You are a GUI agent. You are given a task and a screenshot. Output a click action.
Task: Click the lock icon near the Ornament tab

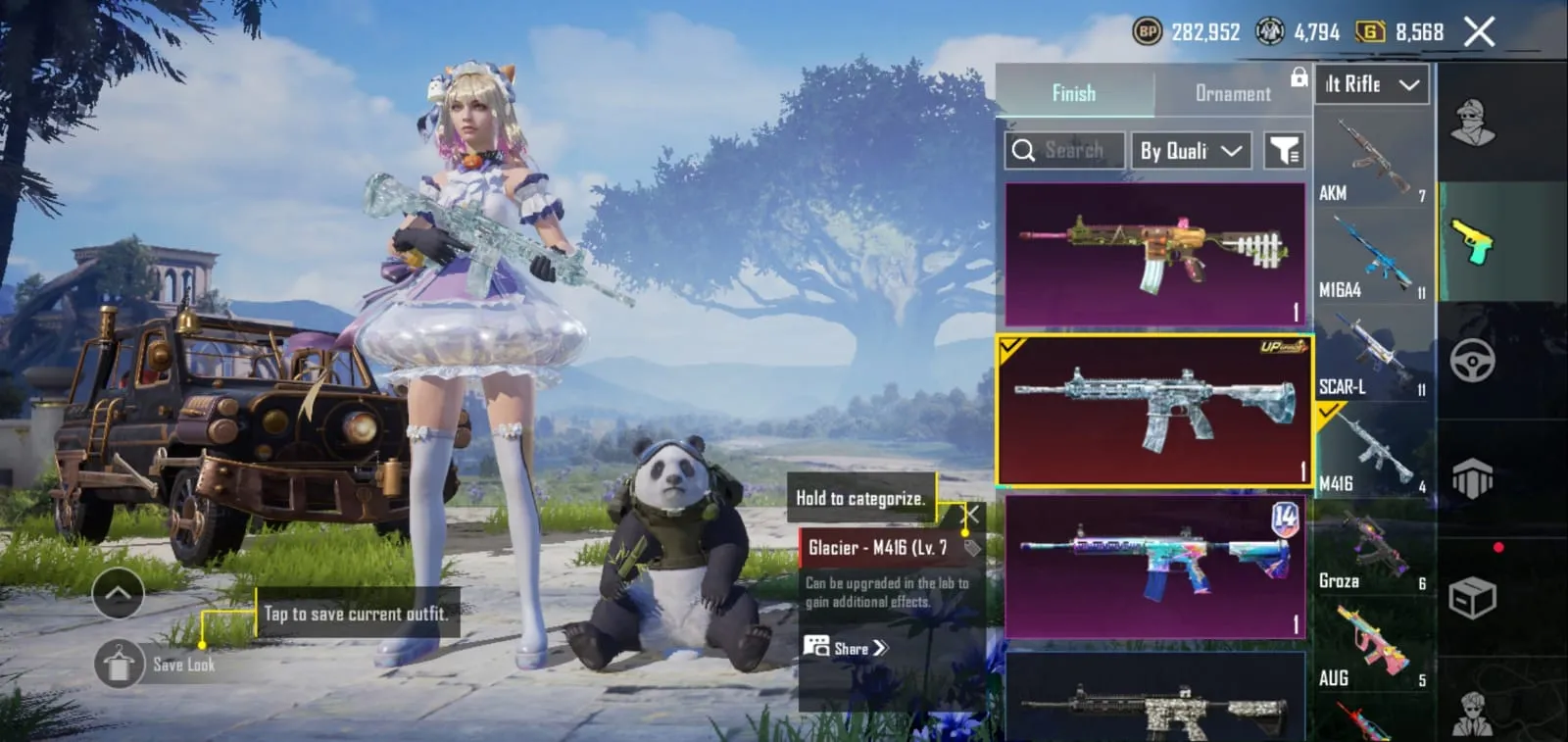point(1299,78)
